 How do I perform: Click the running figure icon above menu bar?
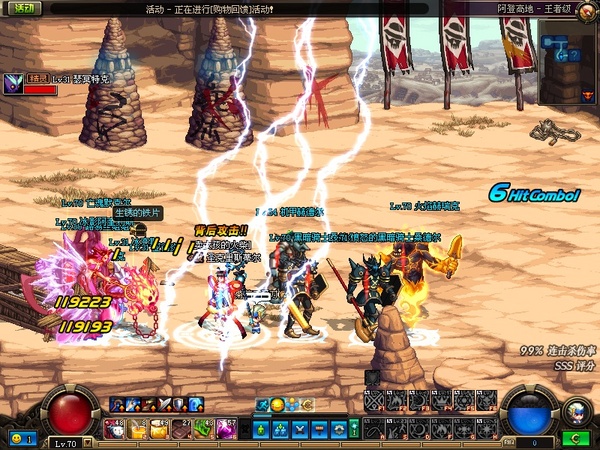263,404
